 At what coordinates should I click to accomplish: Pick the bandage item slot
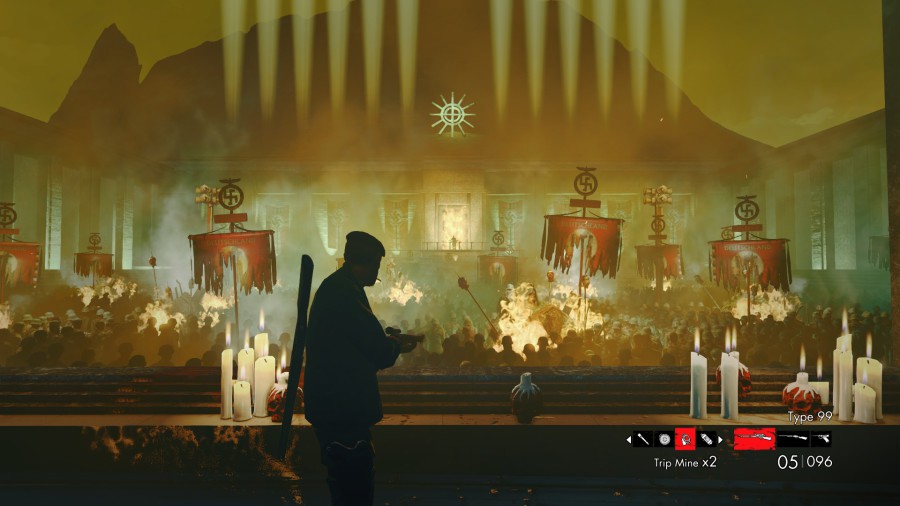(706, 438)
